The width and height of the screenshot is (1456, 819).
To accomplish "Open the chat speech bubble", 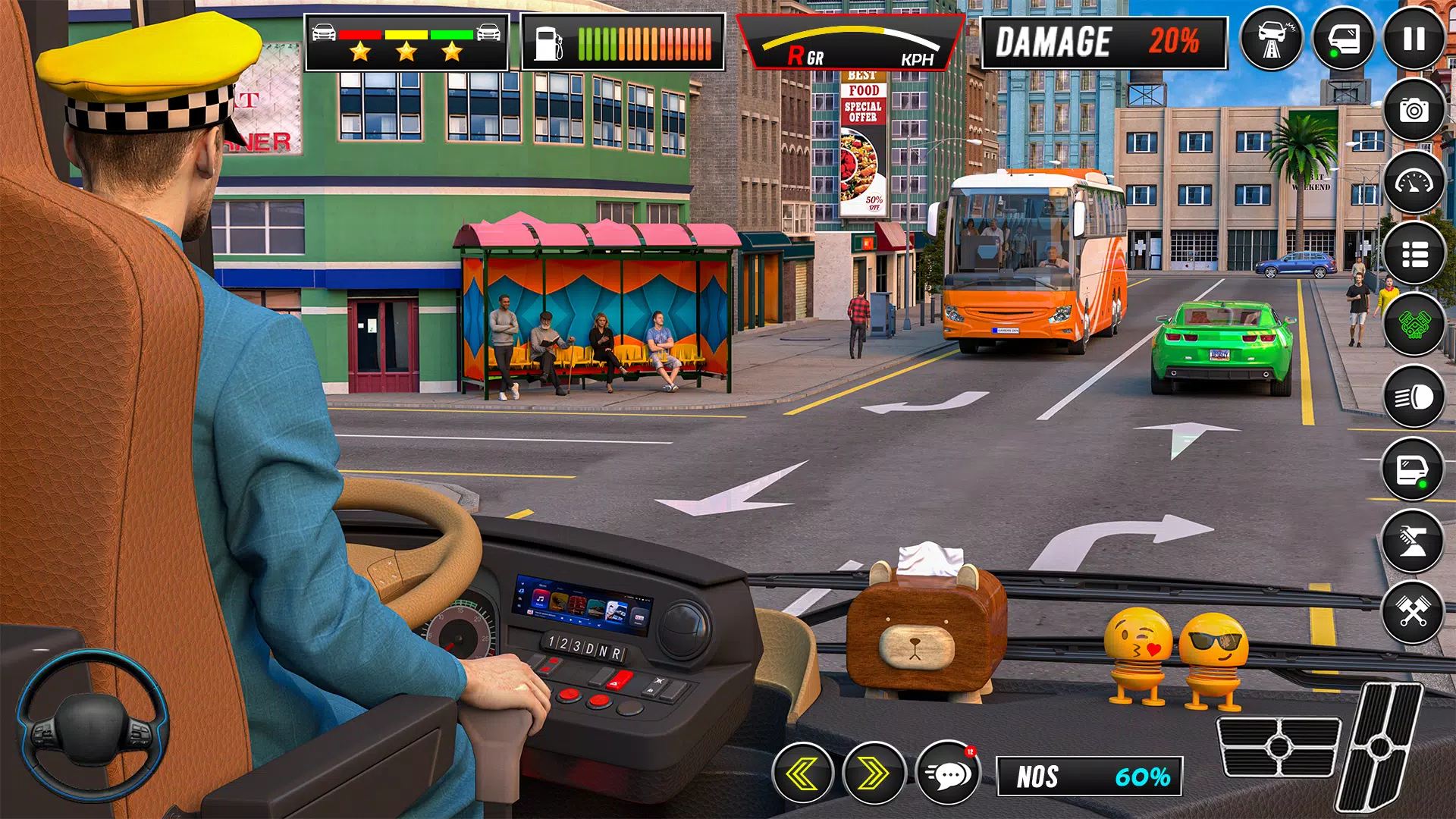I will tap(947, 773).
